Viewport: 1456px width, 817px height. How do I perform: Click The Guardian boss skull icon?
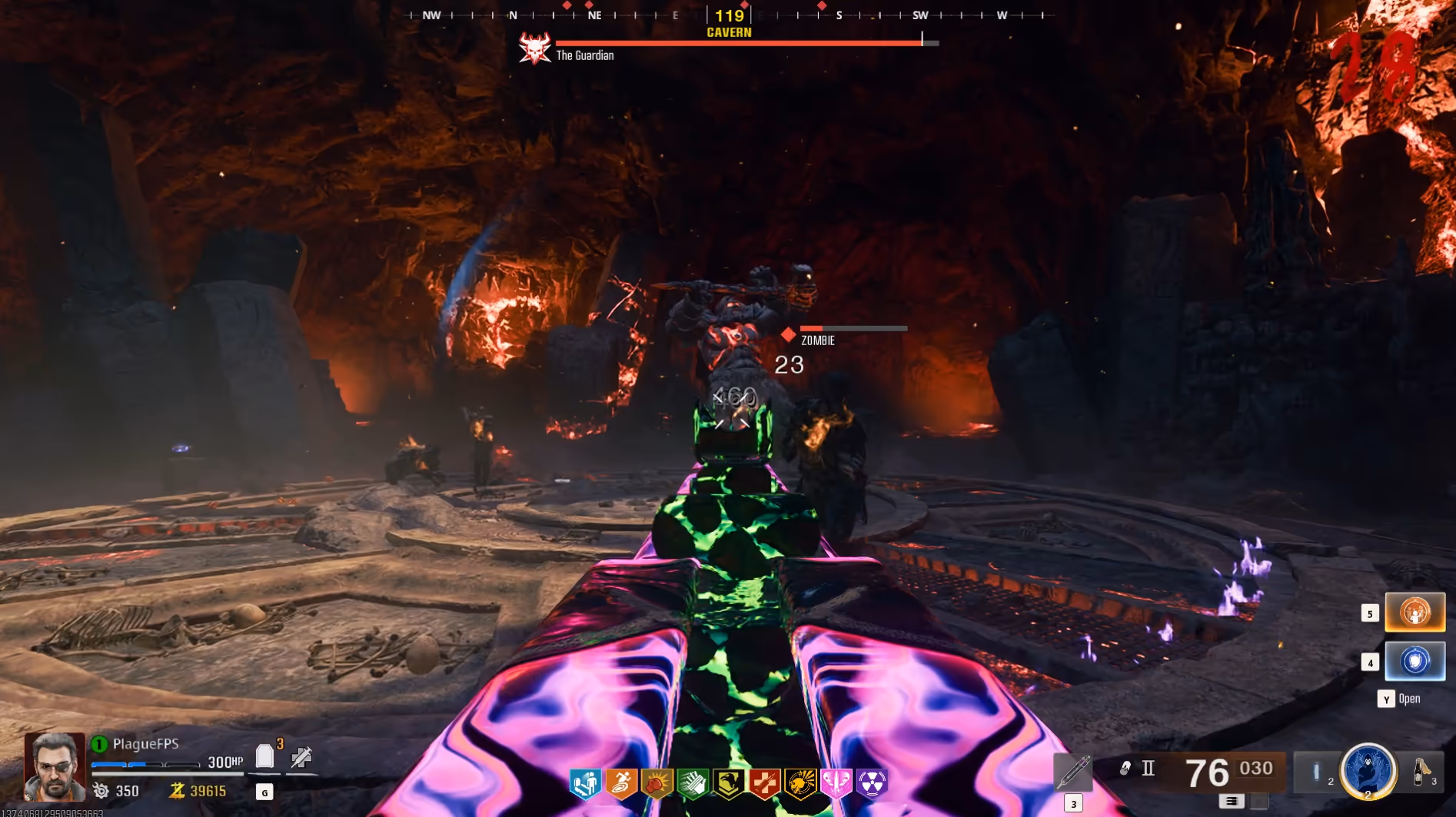click(x=534, y=48)
